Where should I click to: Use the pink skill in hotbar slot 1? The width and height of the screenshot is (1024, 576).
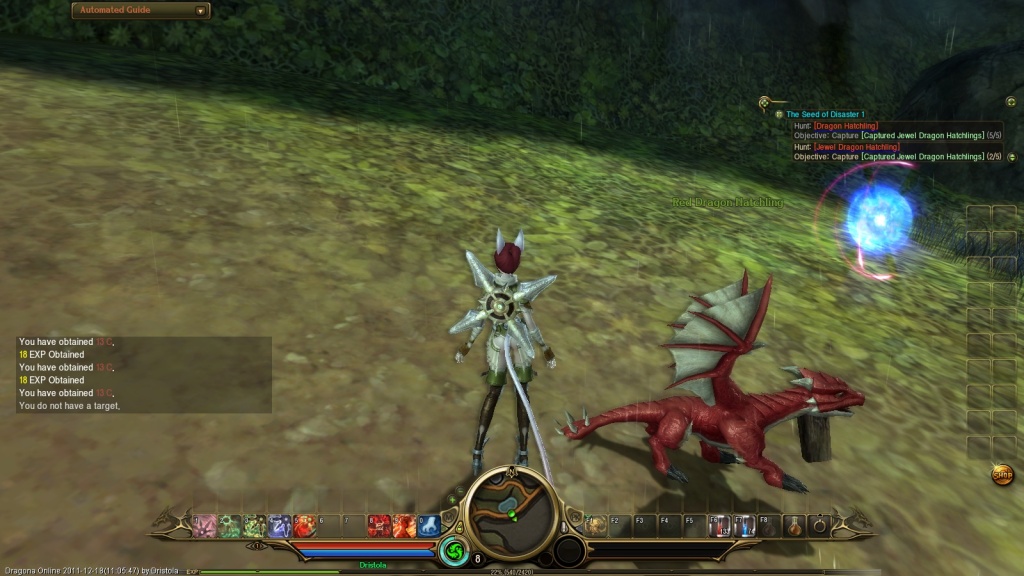pos(205,525)
